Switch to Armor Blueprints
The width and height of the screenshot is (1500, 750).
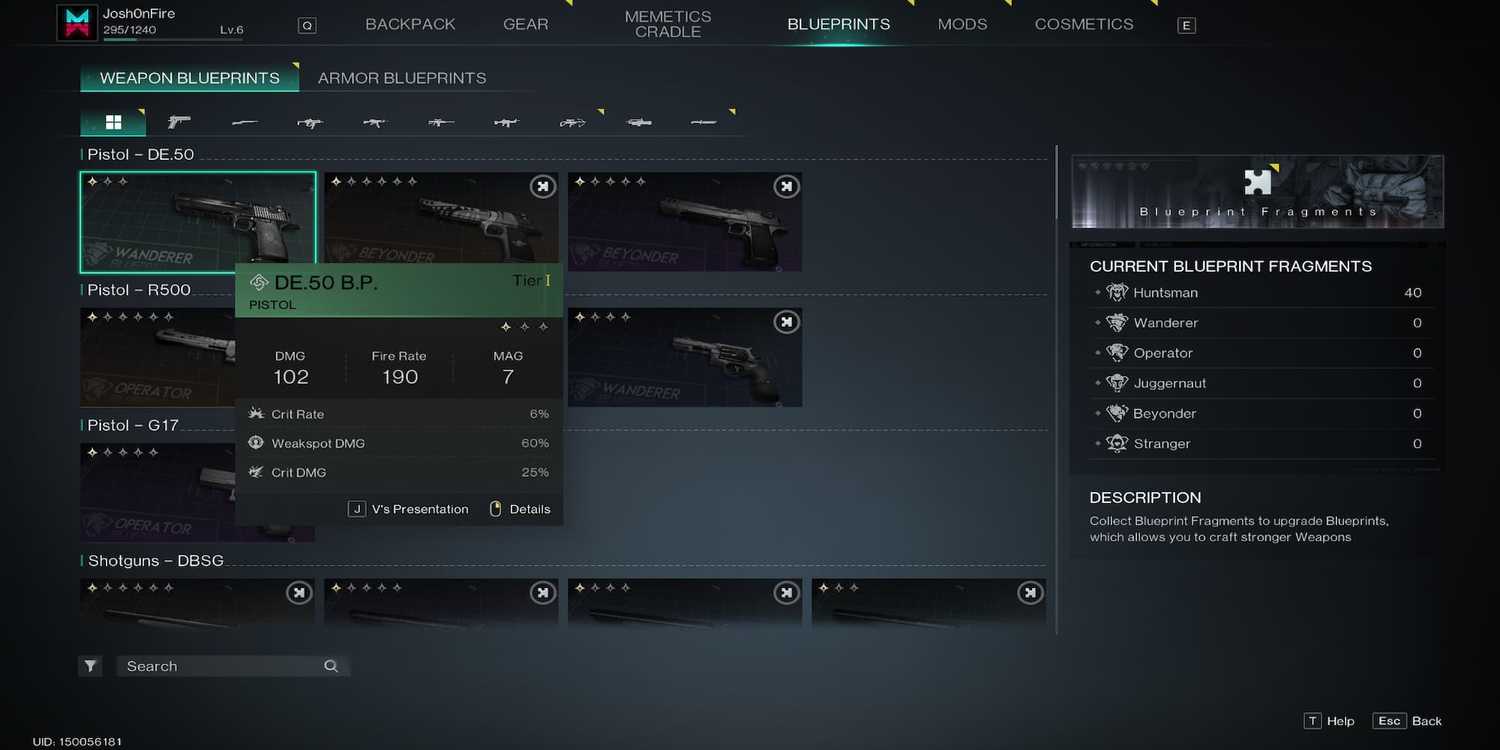[x=402, y=78]
